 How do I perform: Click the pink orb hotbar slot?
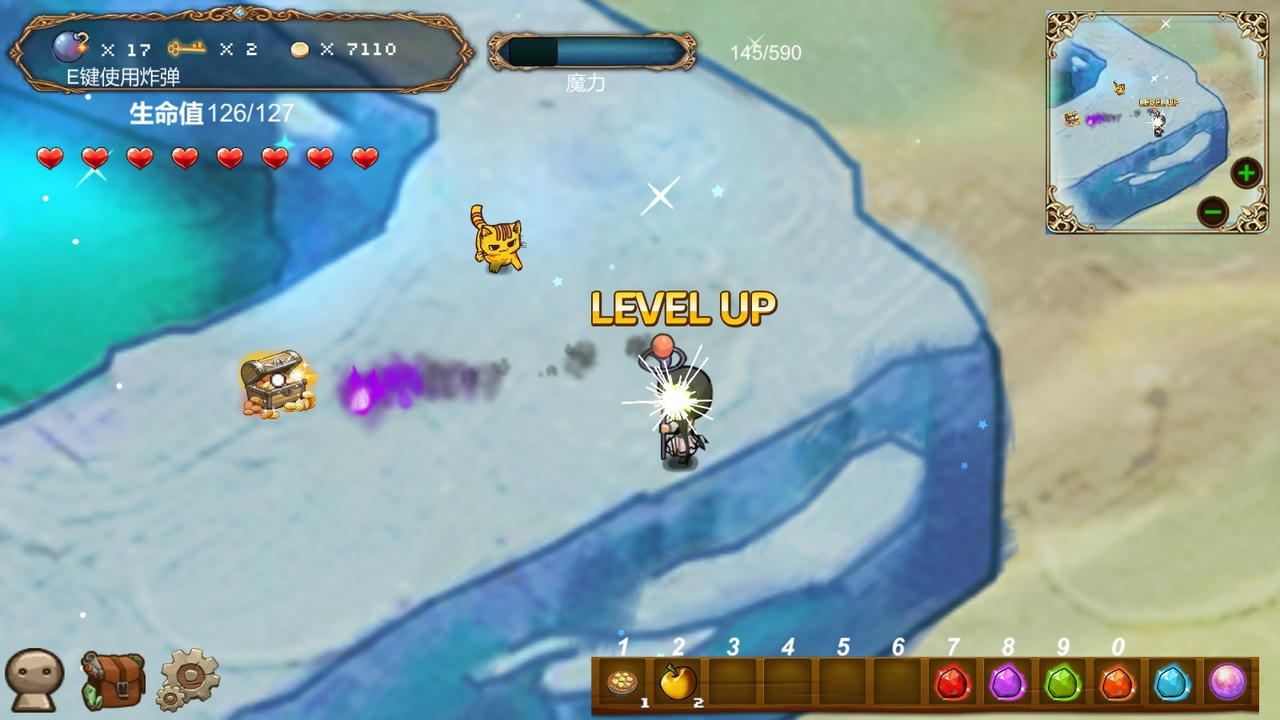click(1228, 683)
